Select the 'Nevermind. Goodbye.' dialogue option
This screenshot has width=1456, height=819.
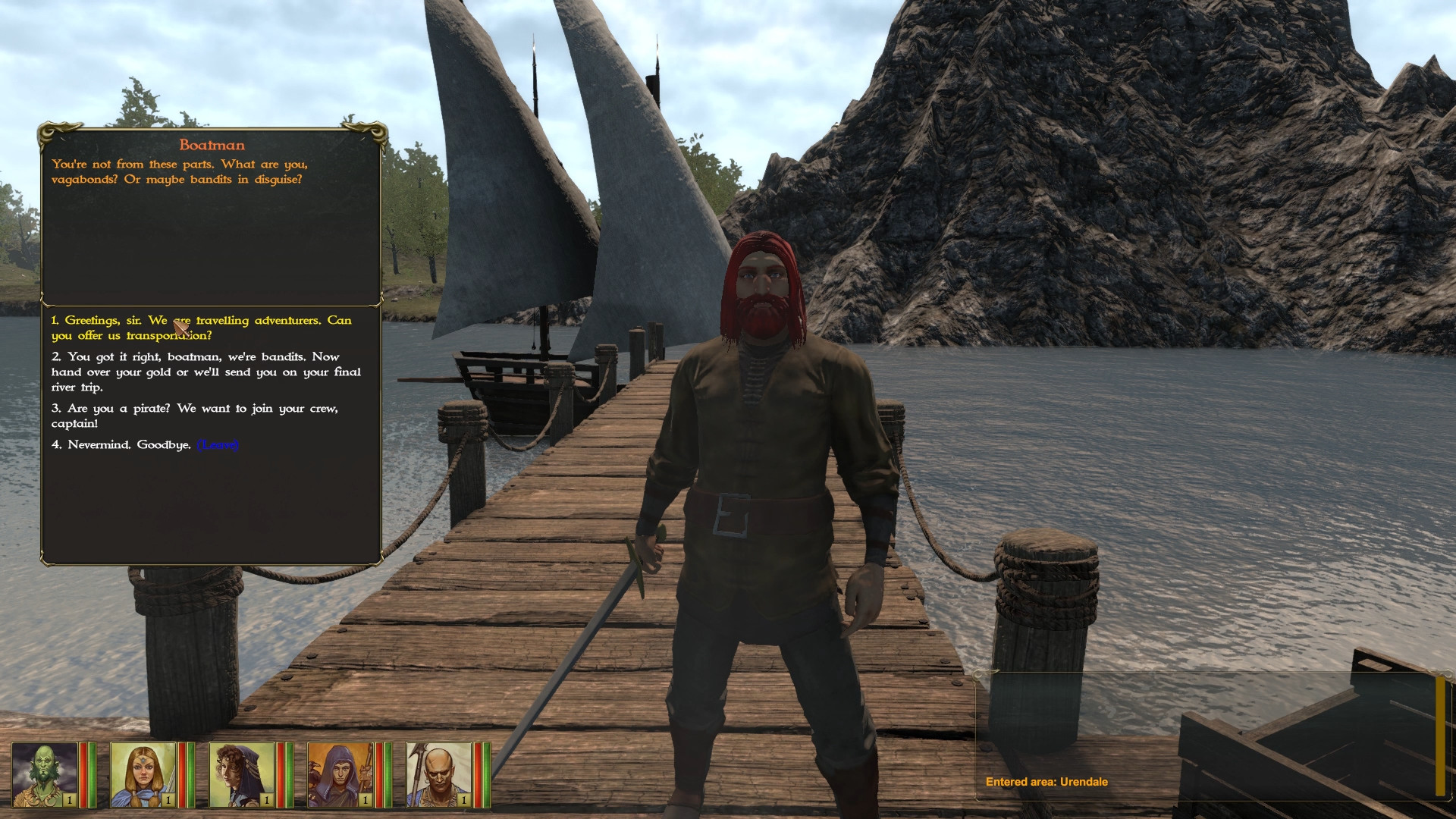point(121,445)
